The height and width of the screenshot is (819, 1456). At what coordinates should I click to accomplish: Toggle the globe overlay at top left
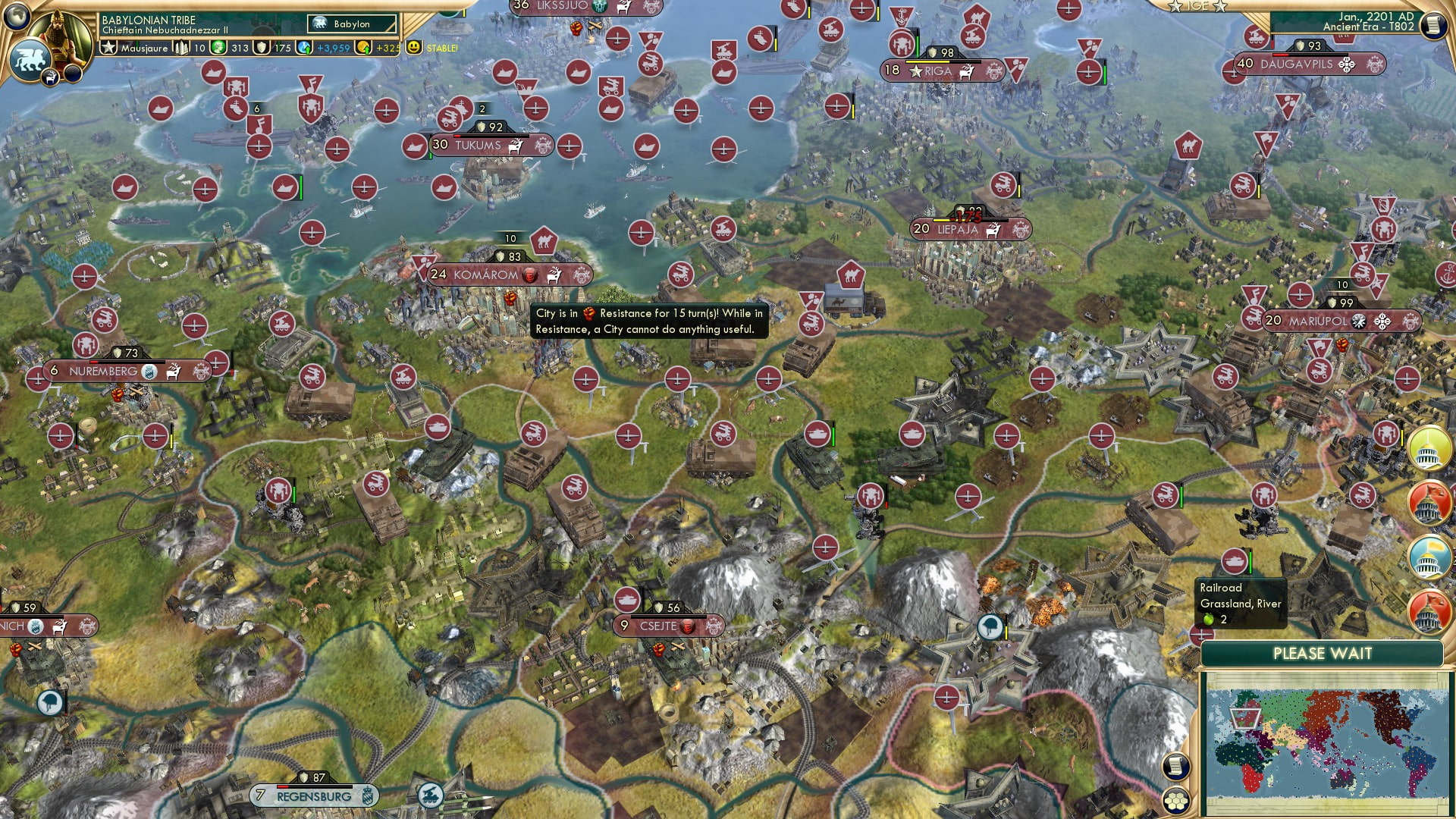17,17
